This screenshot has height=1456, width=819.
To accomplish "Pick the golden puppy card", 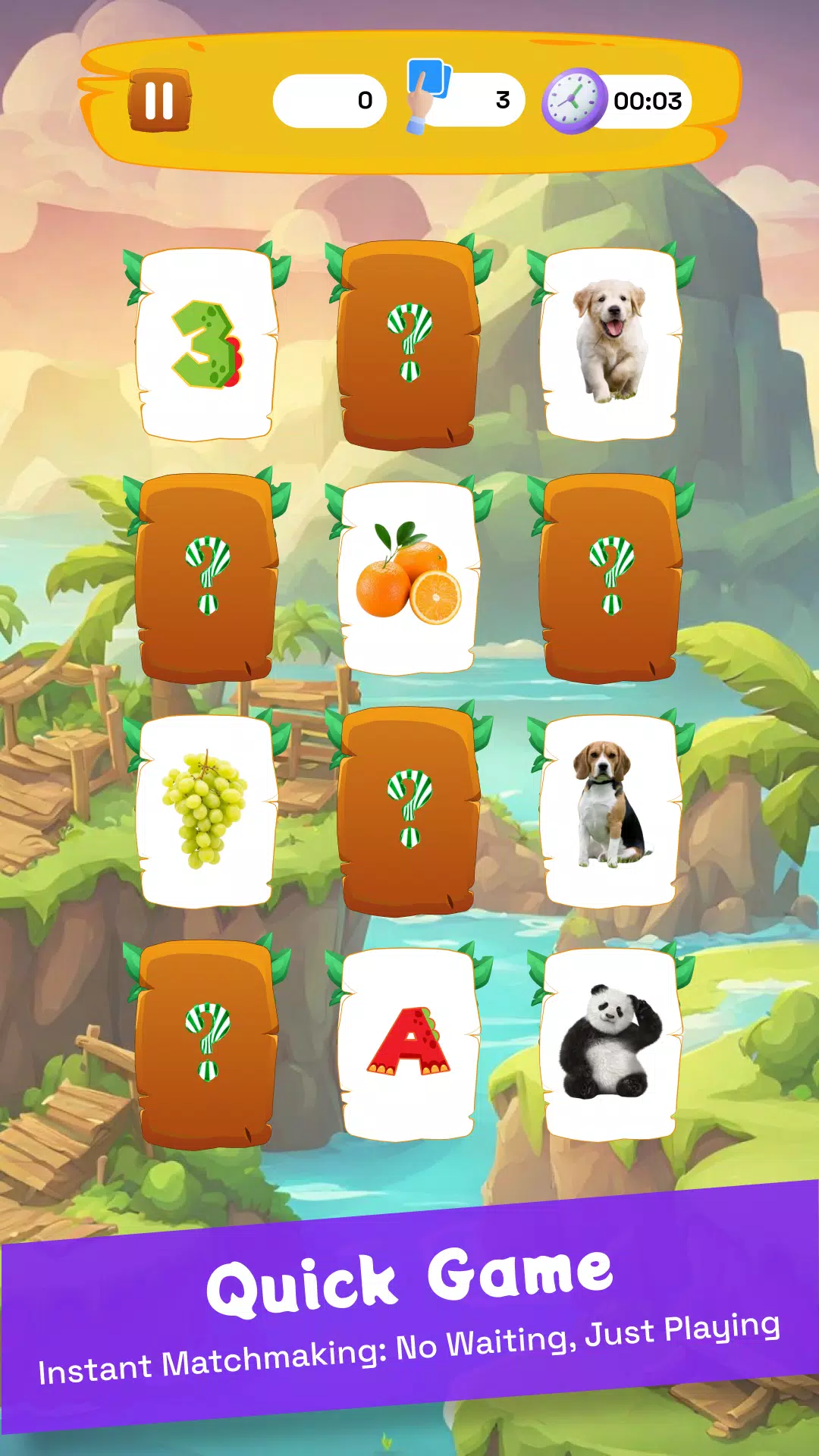I will (610, 344).
